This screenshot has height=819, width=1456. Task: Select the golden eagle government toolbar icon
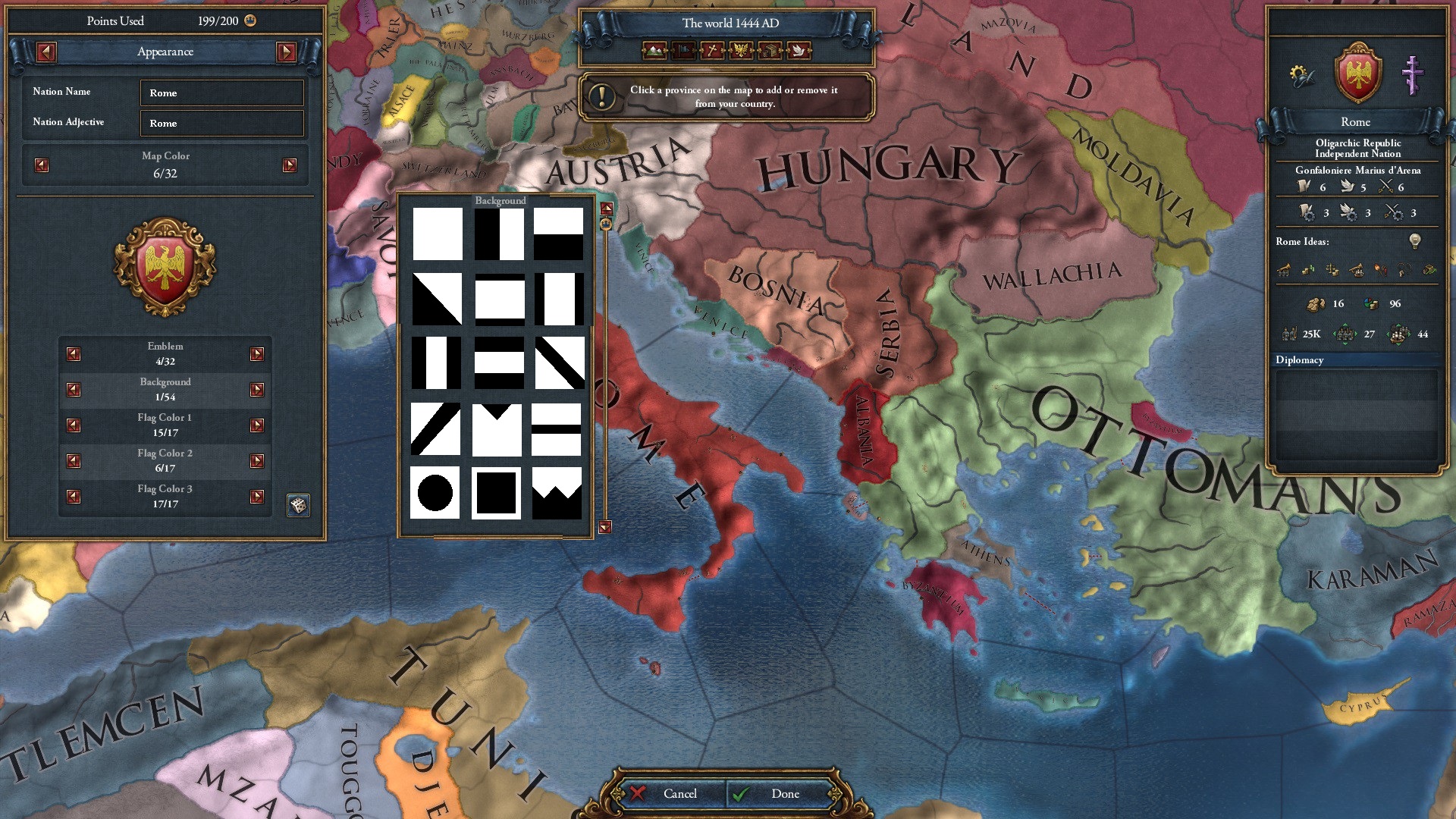tap(740, 52)
